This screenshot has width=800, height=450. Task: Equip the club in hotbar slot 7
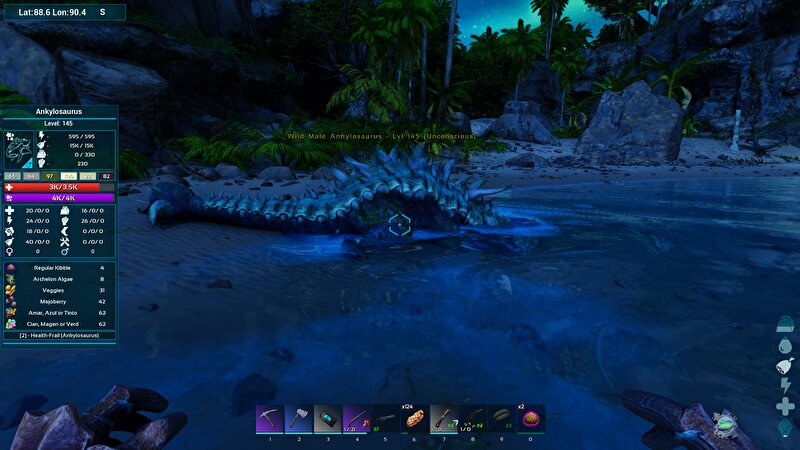[444, 418]
